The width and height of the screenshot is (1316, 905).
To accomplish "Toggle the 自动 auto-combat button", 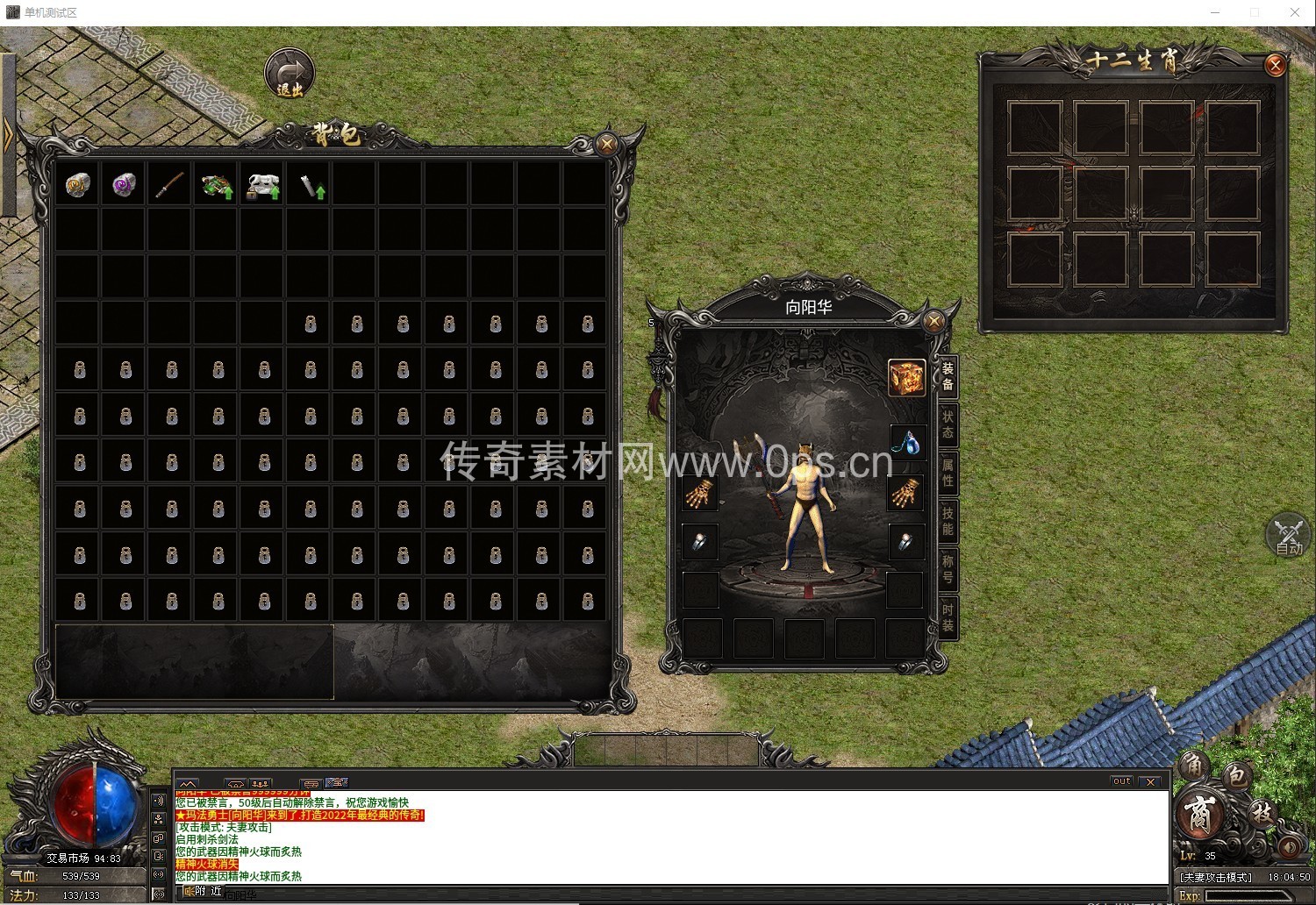I will tap(1288, 536).
